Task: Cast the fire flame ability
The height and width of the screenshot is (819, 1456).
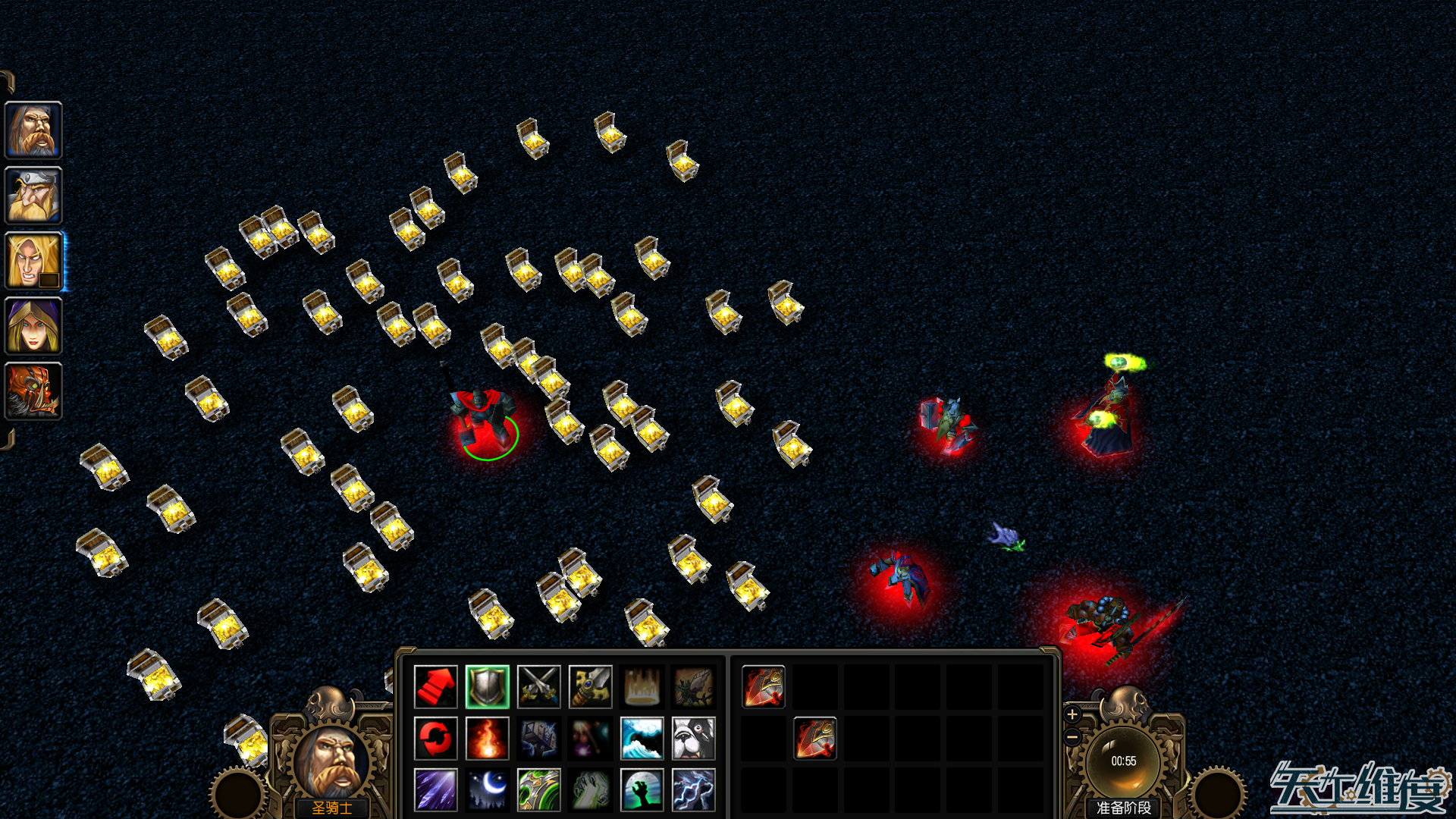Action: [x=488, y=738]
